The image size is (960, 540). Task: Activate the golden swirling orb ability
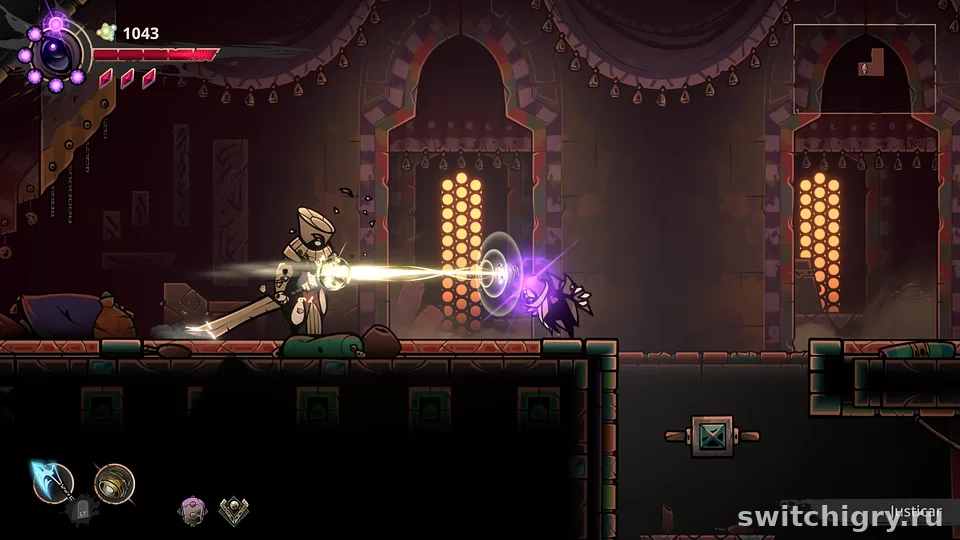click(x=114, y=483)
